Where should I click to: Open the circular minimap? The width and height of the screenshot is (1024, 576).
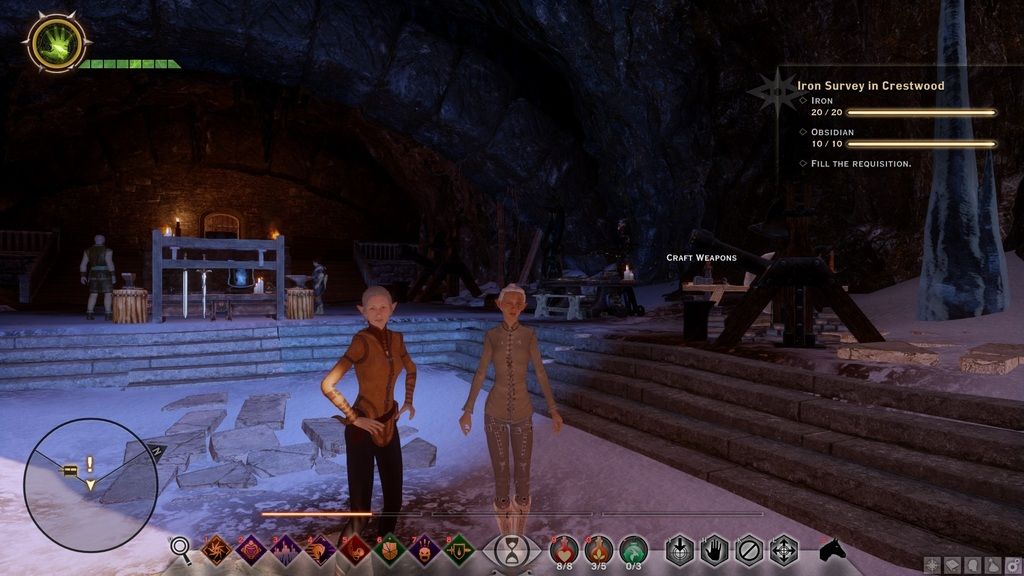tap(90, 485)
